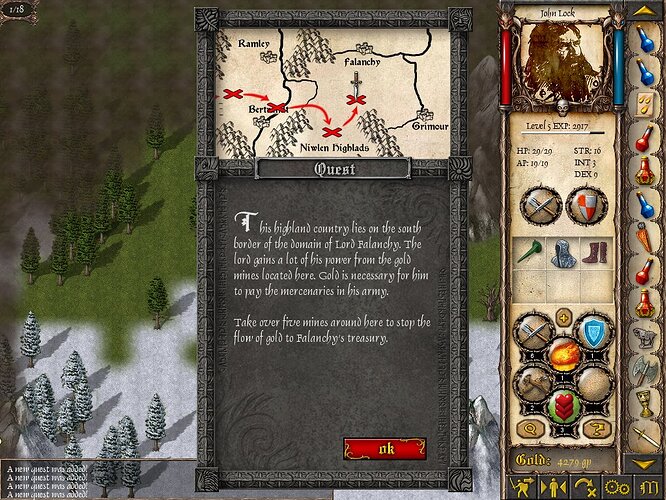Select the battle axe in belt
This screenshot has height=500, width=666.
[645, 371]
